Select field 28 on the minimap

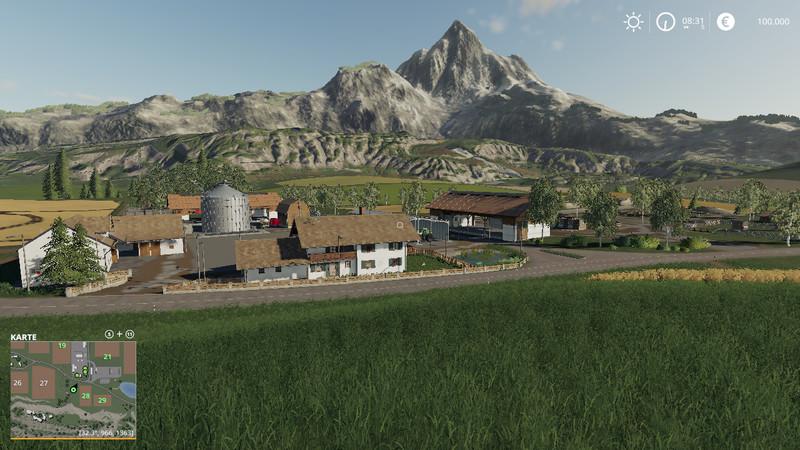(x=85, y=396)
